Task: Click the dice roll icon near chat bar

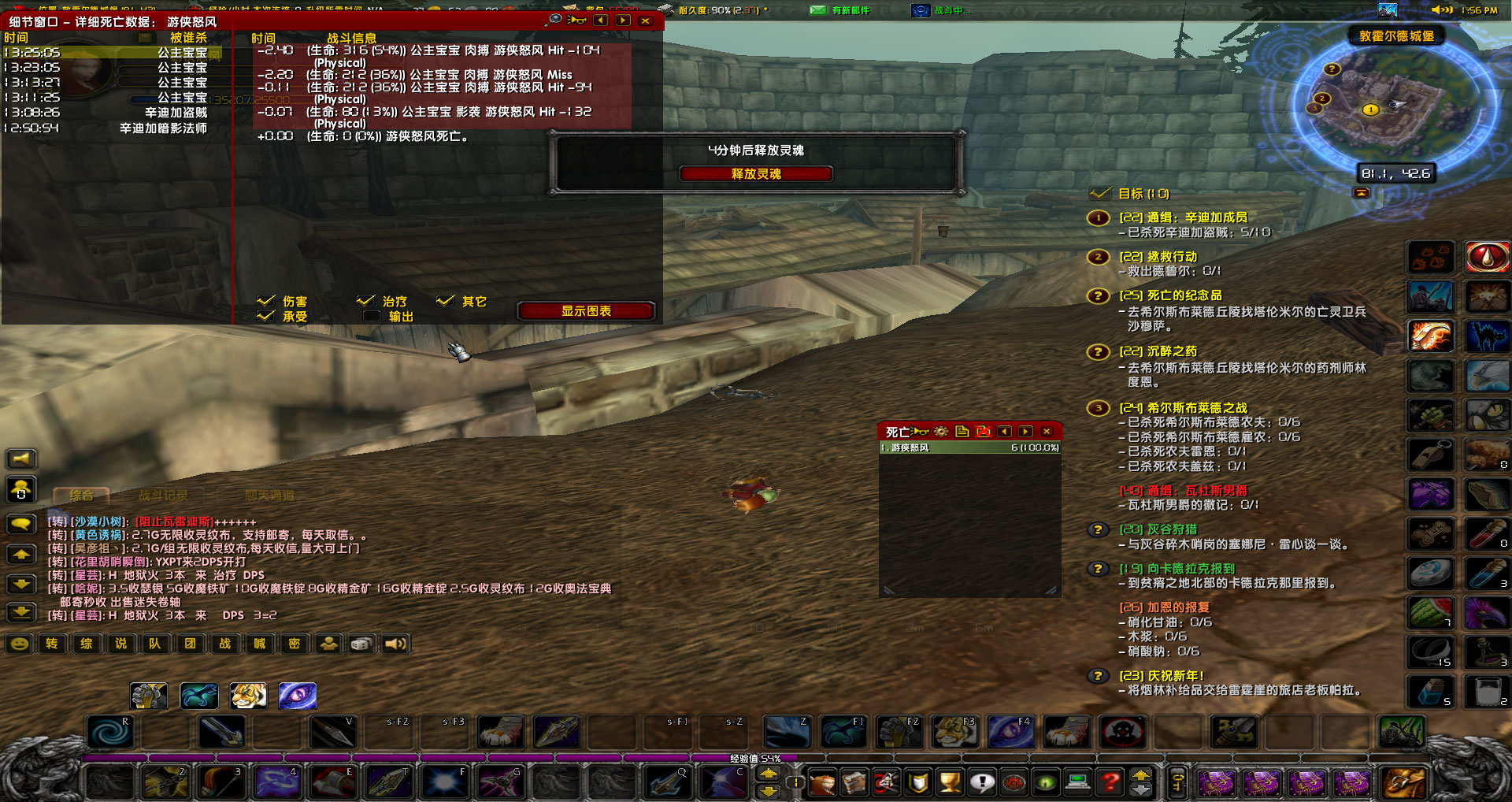Action: (361, 644)
